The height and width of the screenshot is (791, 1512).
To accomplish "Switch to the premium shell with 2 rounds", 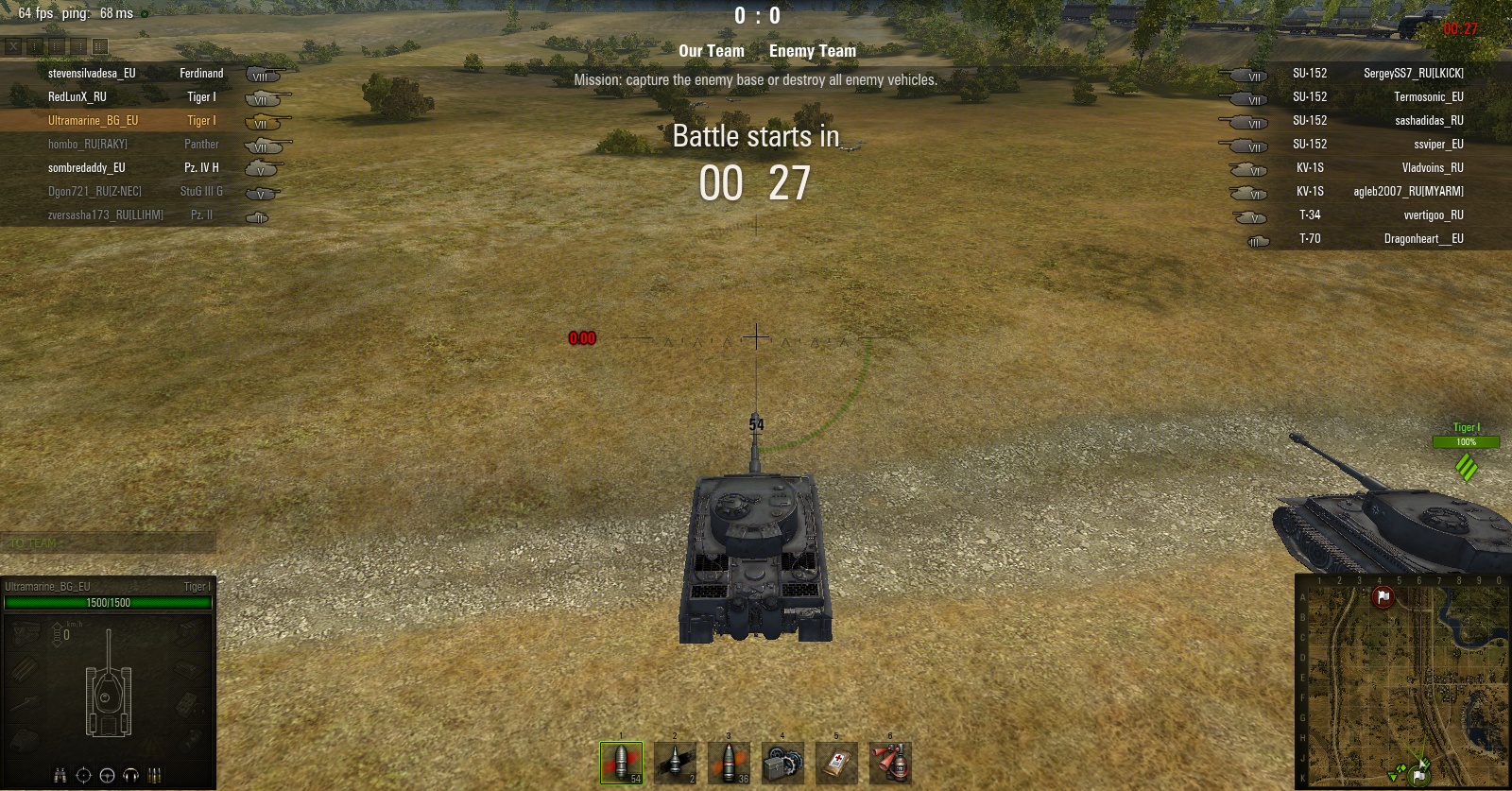I will click(675, 763).
